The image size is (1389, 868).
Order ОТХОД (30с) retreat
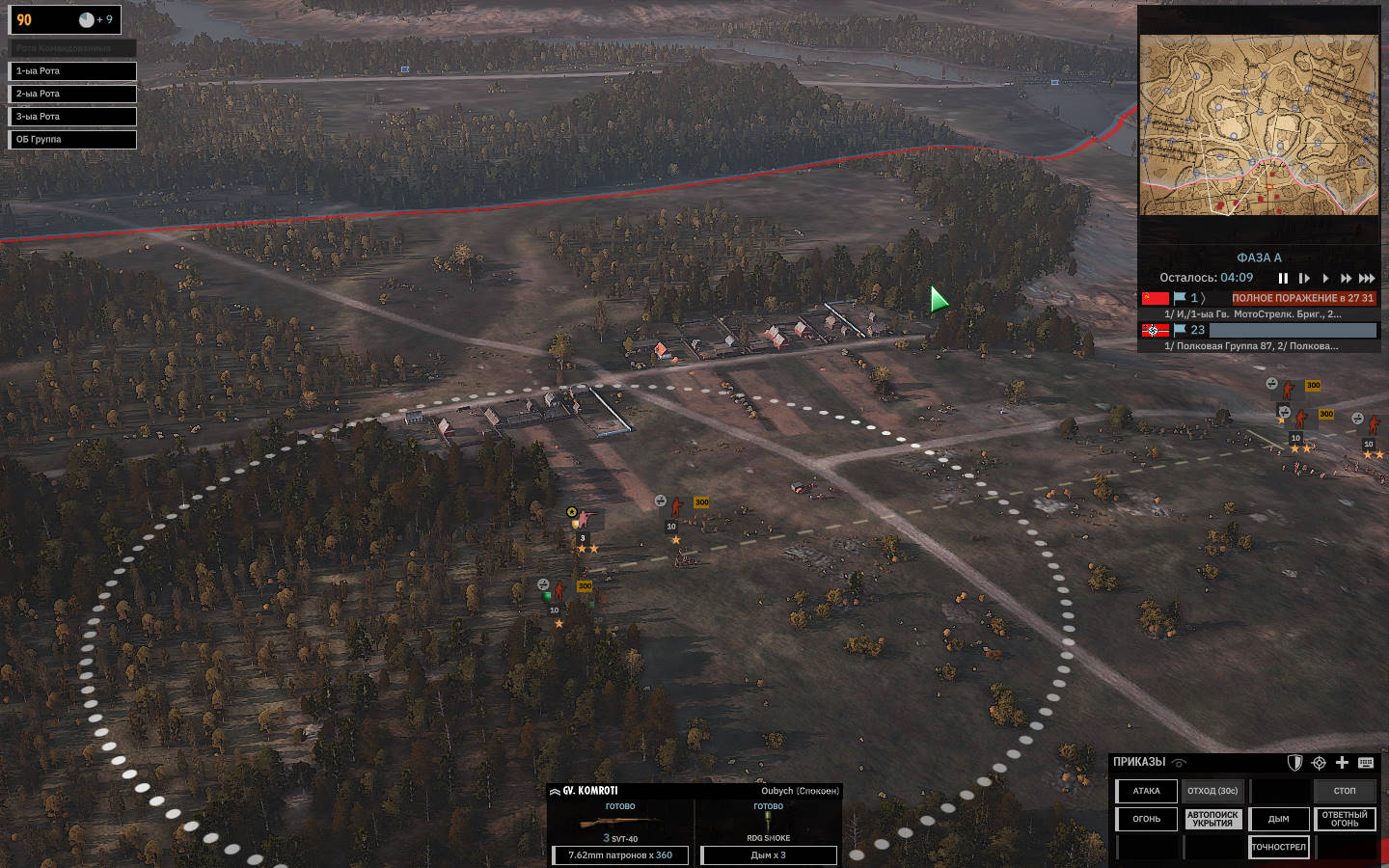click(x=1212, y=792)
